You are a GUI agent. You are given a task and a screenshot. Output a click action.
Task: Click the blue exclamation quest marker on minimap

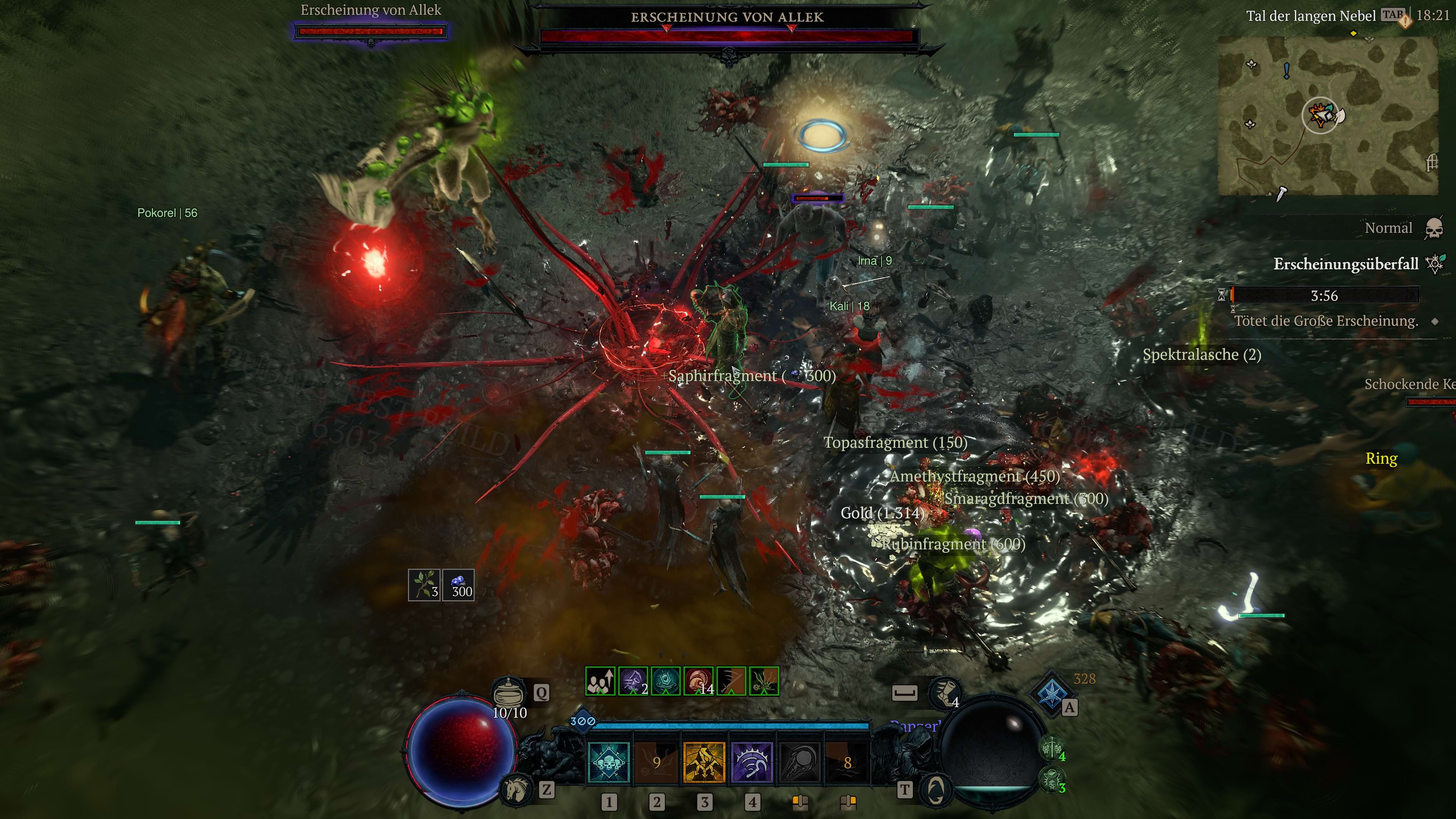1287,71
